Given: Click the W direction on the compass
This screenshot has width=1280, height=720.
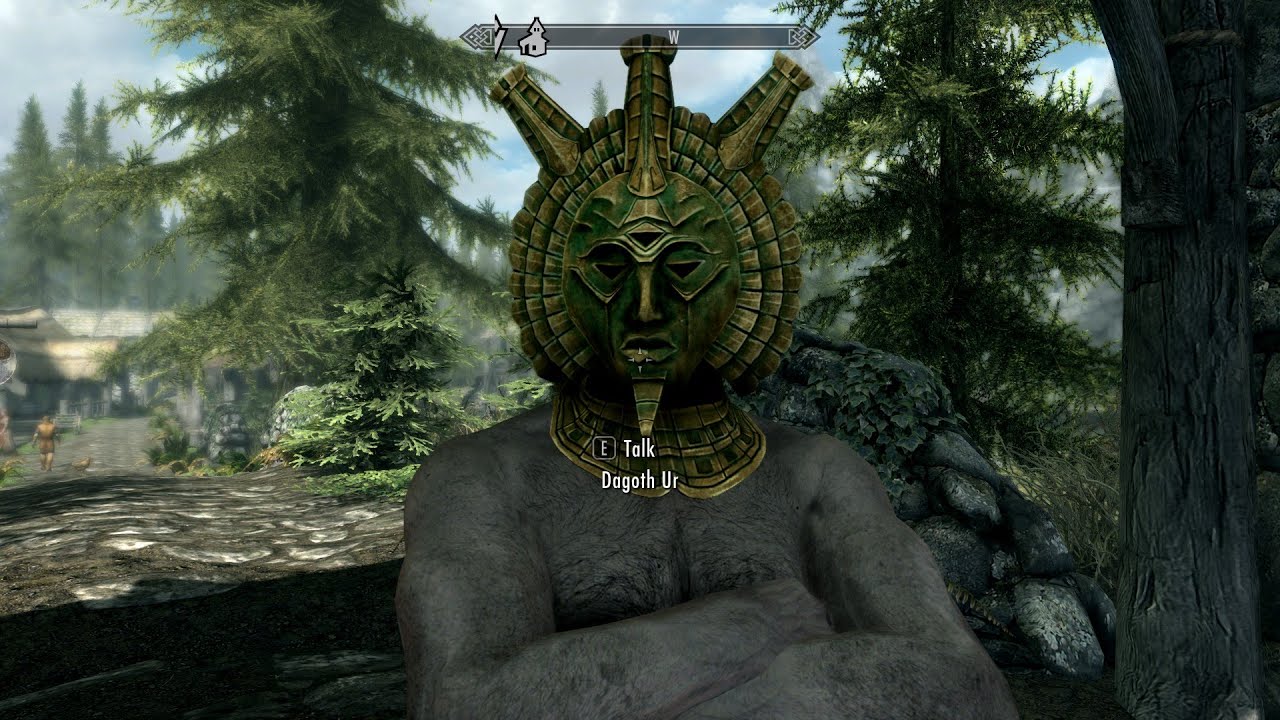Looking at the screenshot, I should tap(673, 37).
